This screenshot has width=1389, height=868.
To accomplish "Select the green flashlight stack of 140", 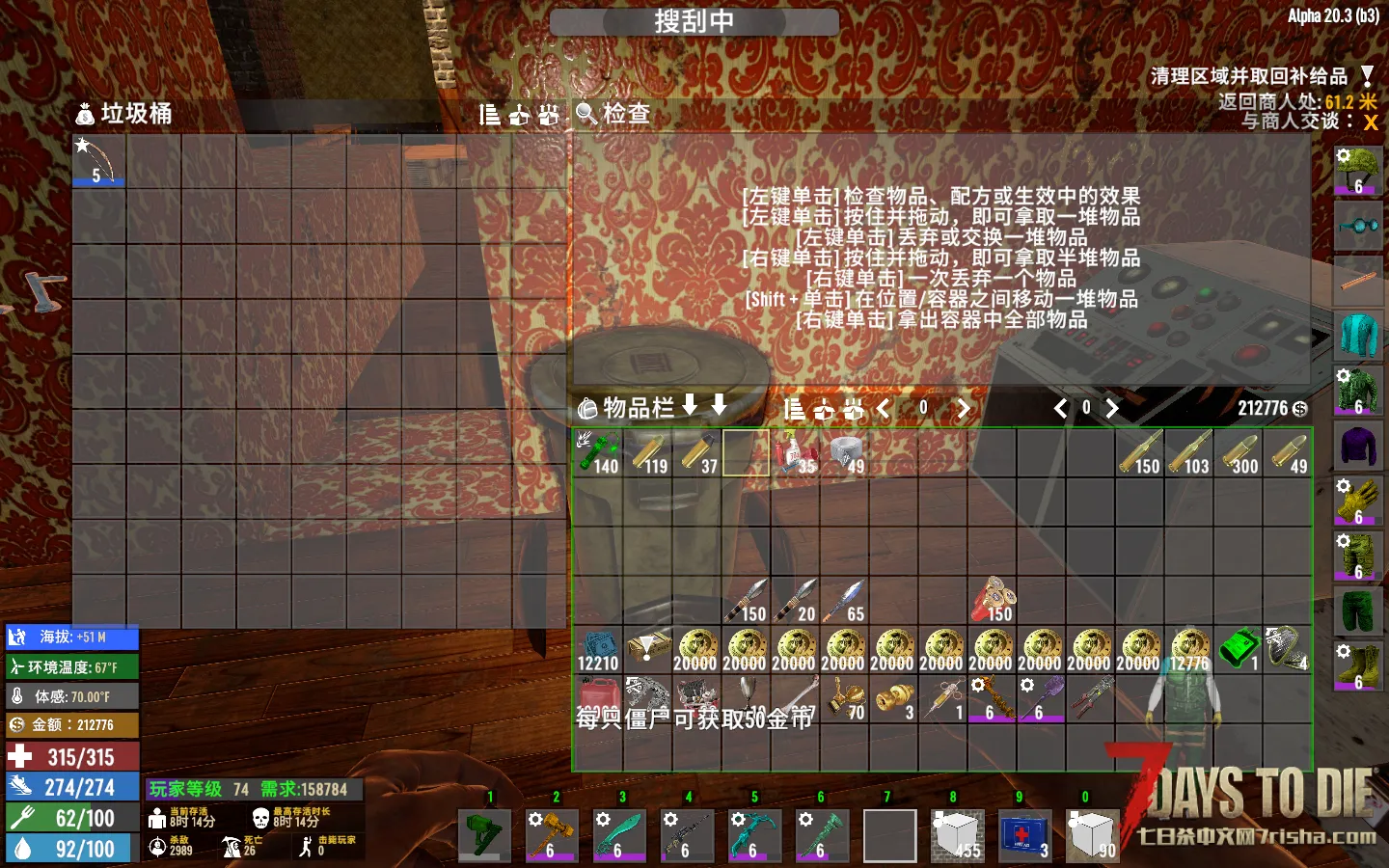I will (598, 452).
